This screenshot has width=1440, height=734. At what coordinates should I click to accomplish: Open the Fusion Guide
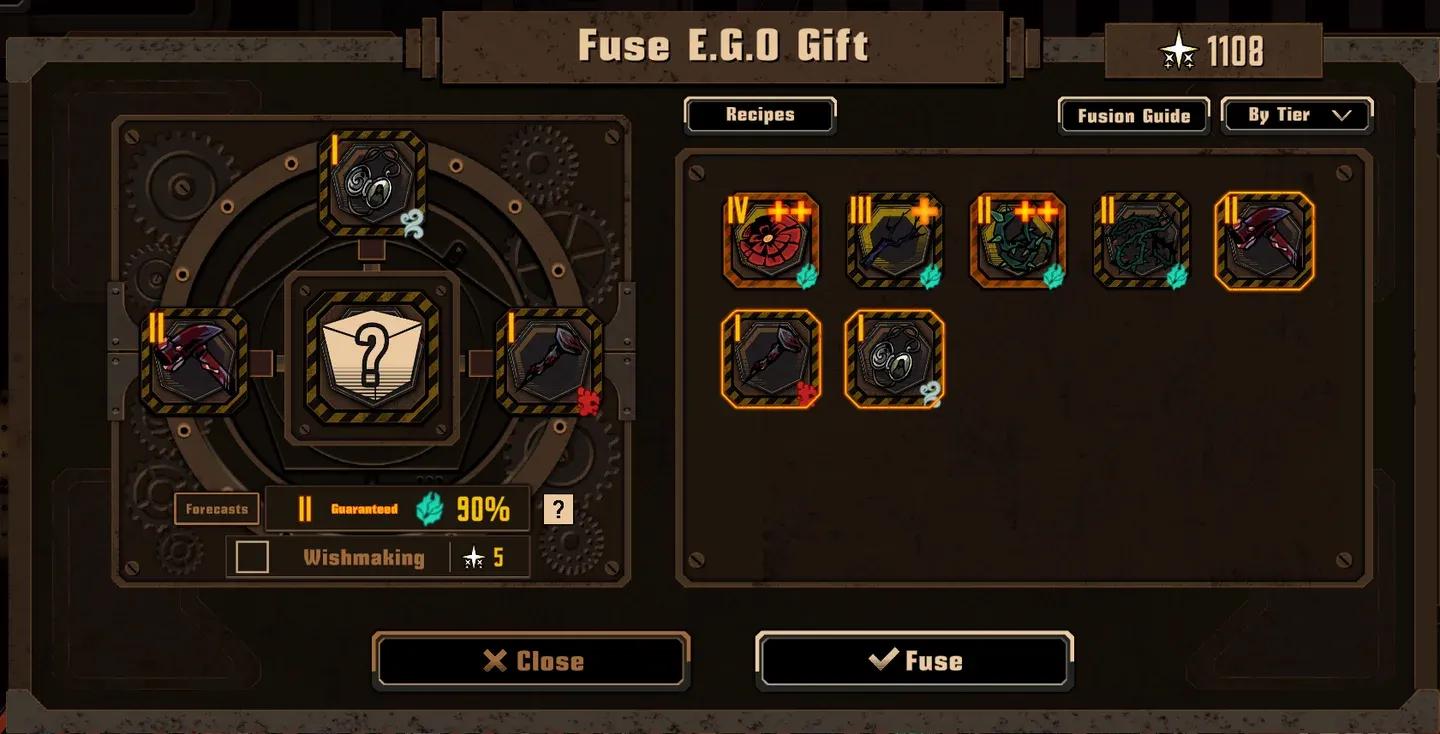(1133, 116)
